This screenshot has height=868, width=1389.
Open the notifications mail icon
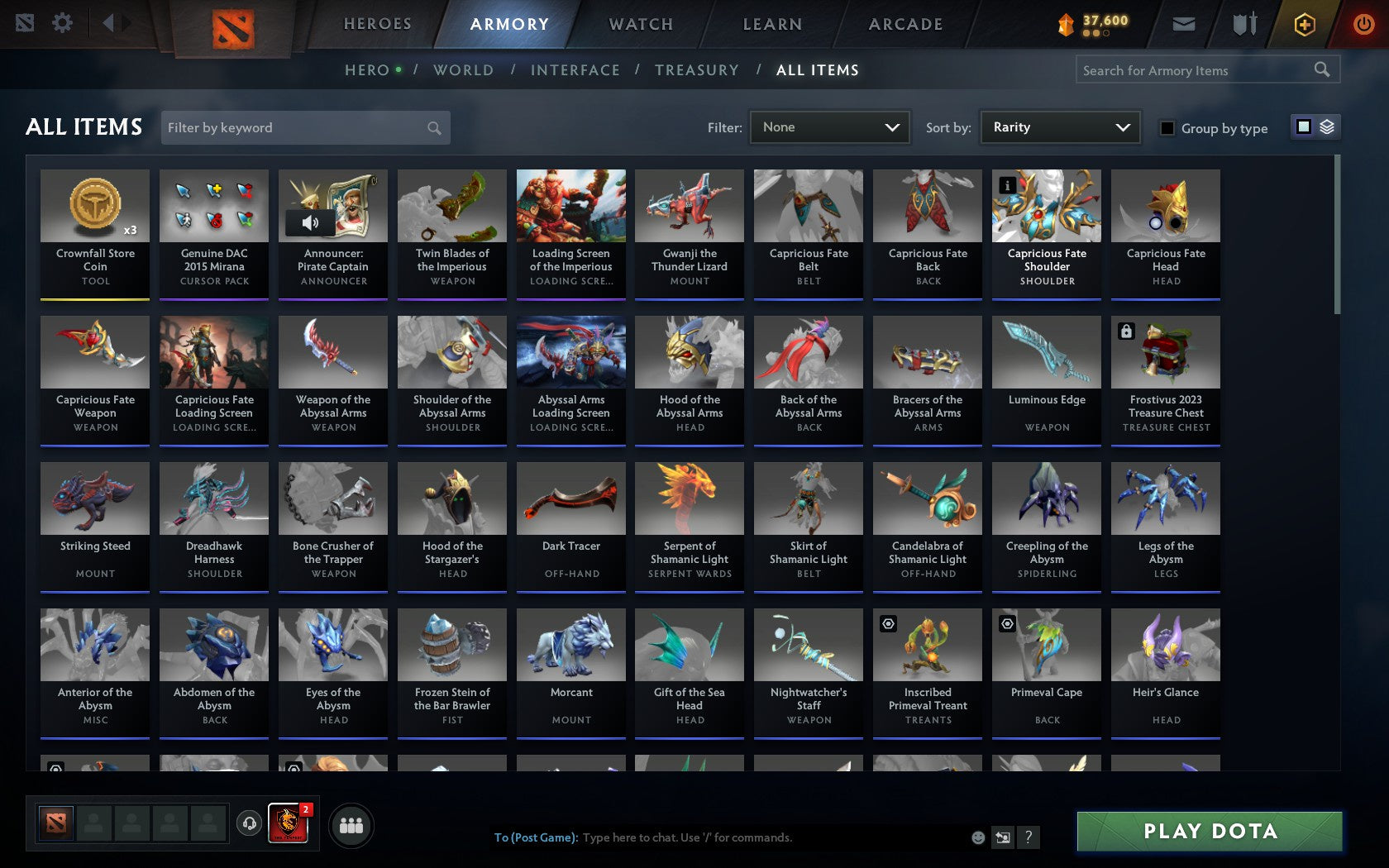(1184, 24)
